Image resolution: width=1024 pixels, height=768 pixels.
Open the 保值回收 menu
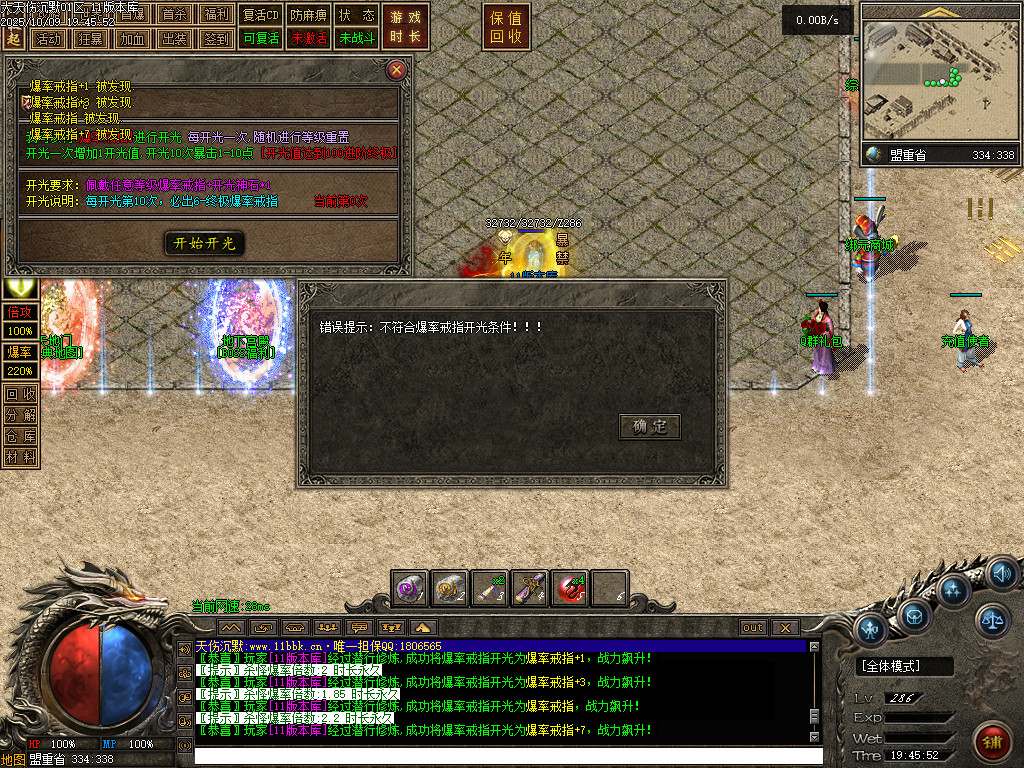(x=506, y=27)
